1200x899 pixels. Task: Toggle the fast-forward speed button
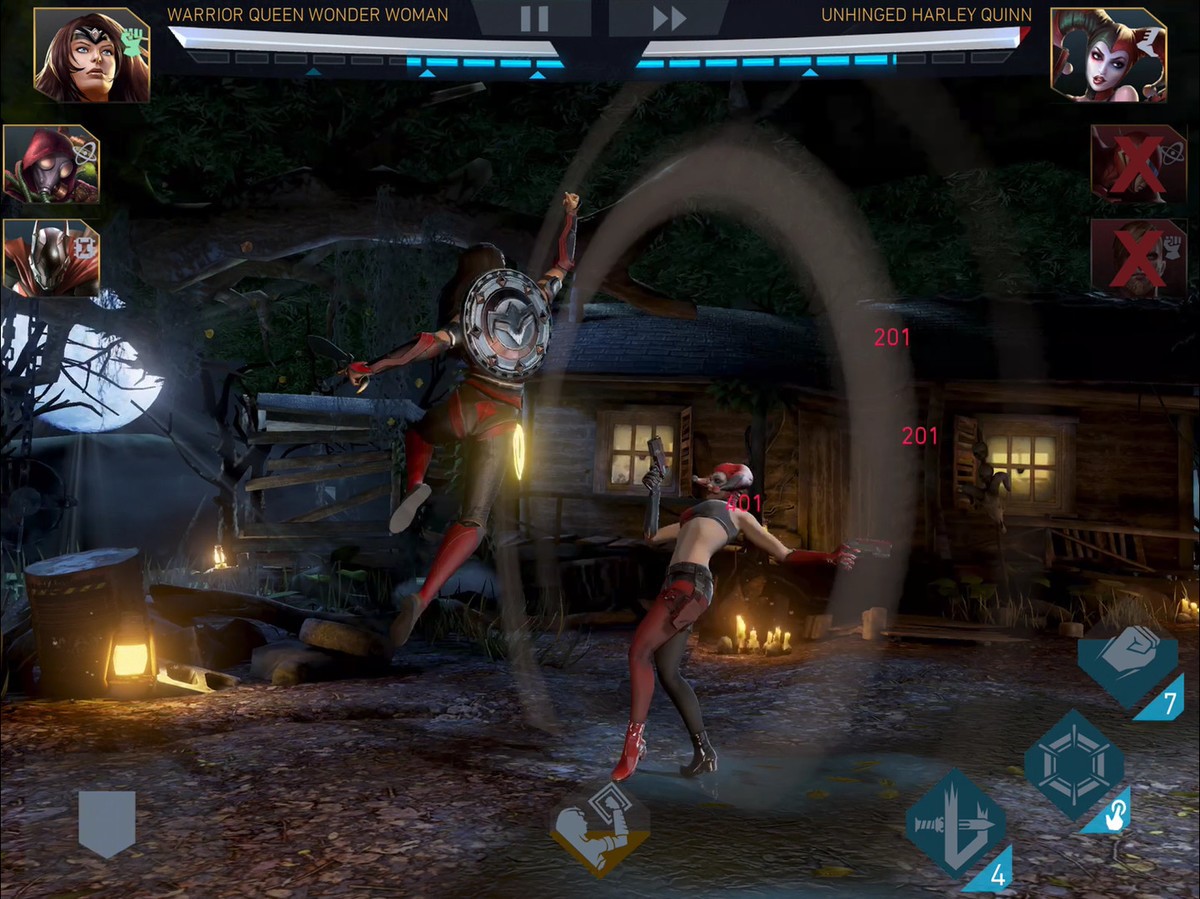tap(669, 18)
